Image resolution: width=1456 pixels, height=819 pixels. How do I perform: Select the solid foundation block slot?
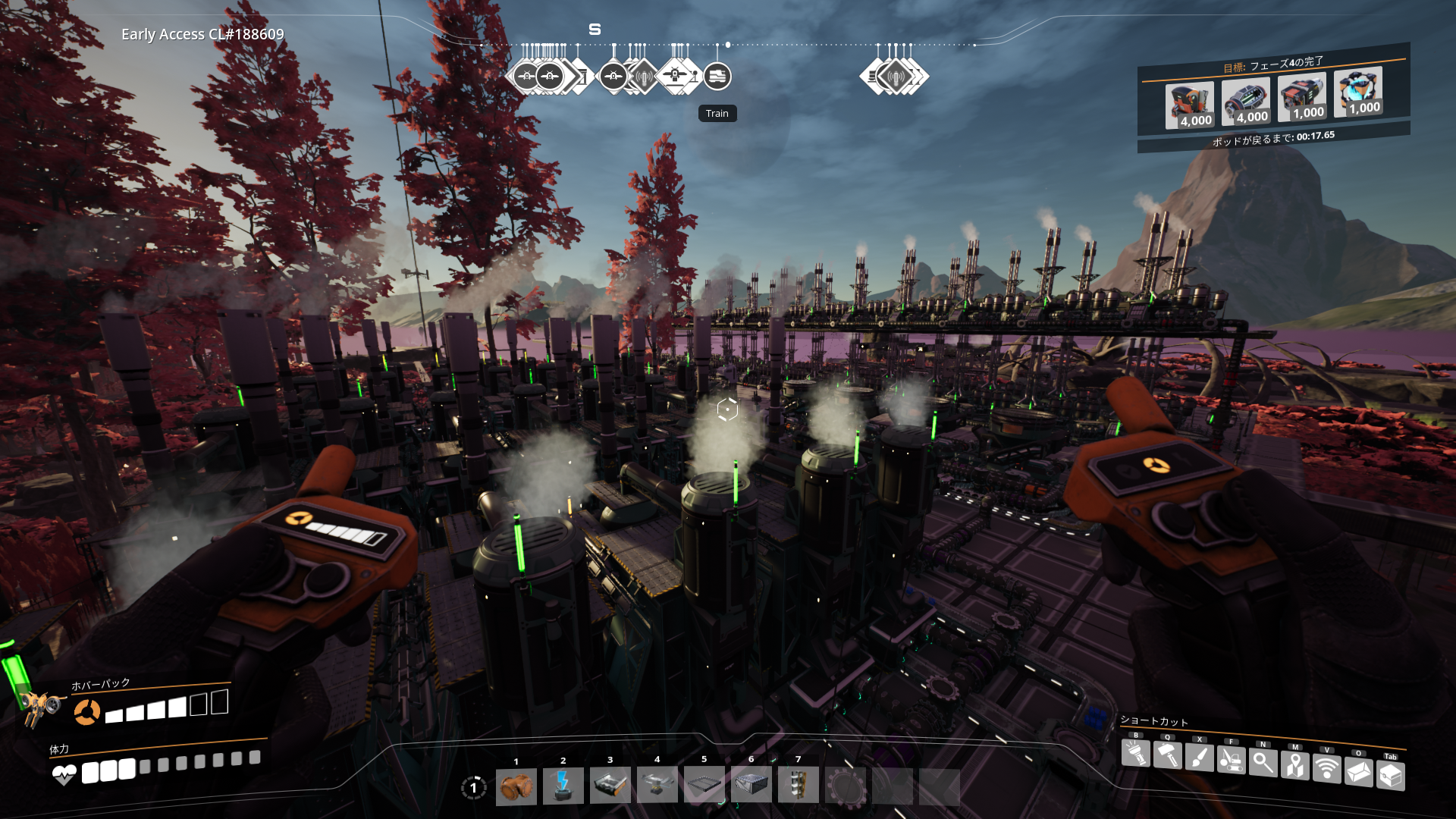[x=752, y=786]
